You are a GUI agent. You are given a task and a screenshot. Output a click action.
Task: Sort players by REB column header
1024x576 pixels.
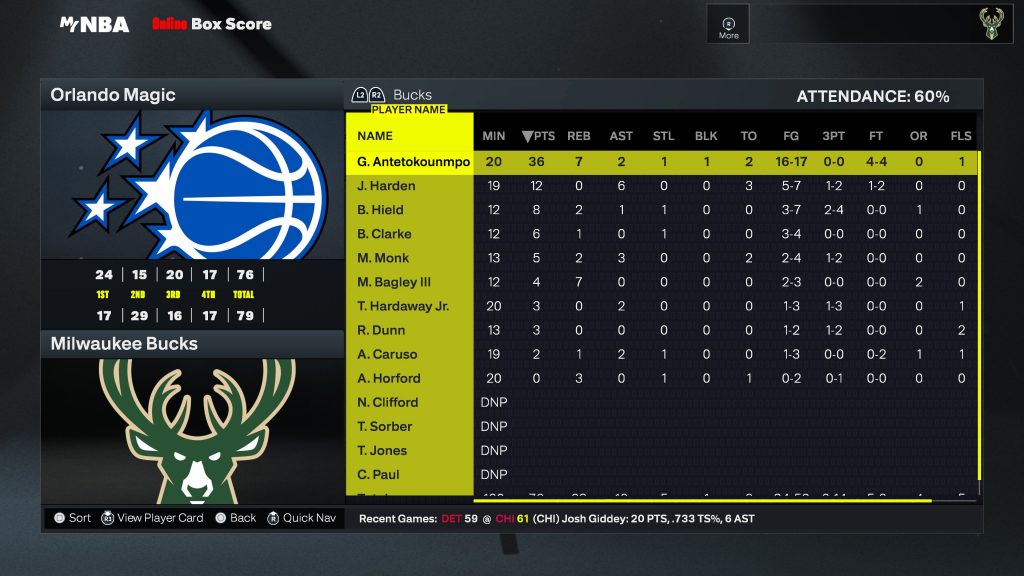[x=579, y=136]
